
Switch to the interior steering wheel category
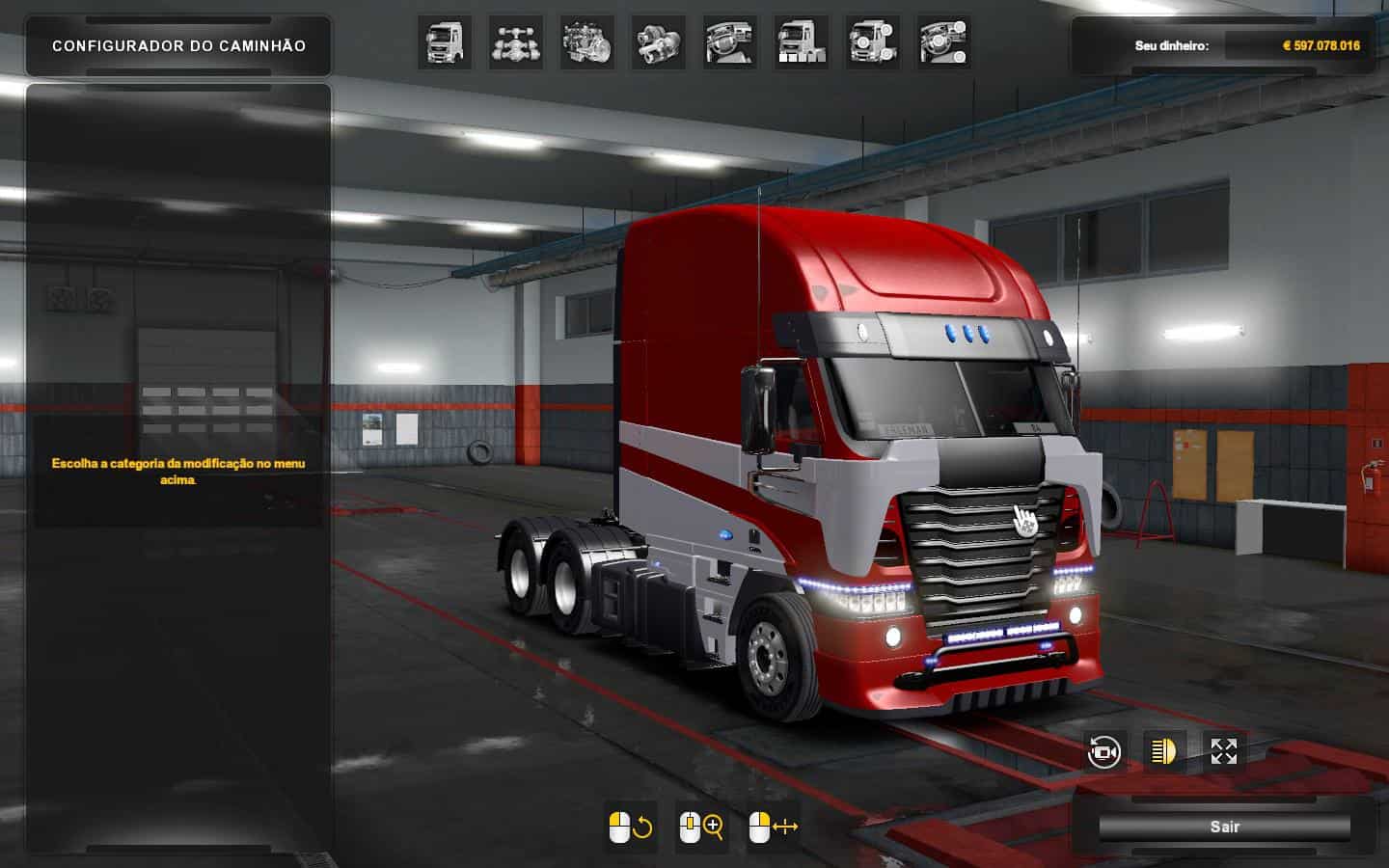tap(730, 41)
